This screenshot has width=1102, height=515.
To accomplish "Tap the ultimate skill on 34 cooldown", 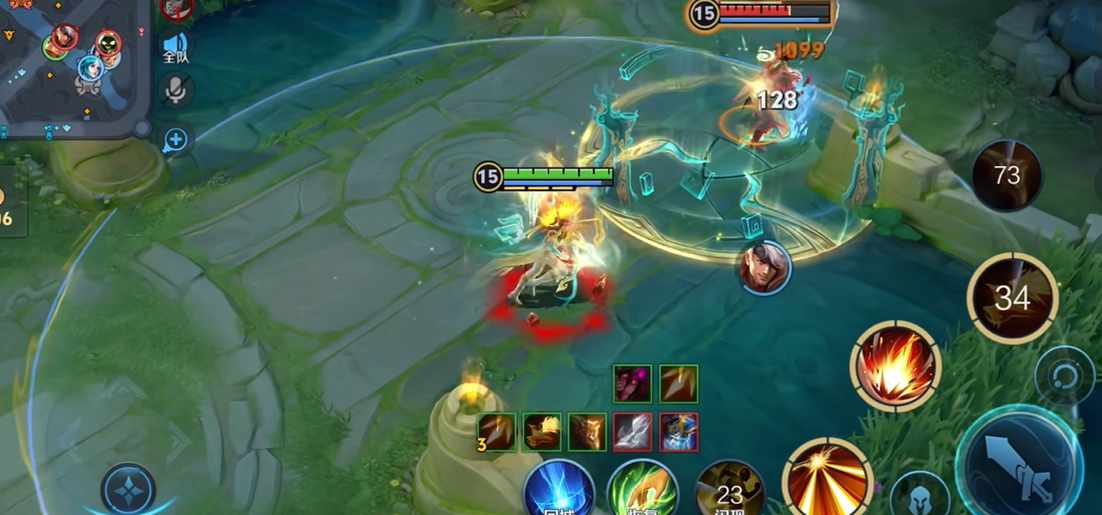I will click(1012, 297).
